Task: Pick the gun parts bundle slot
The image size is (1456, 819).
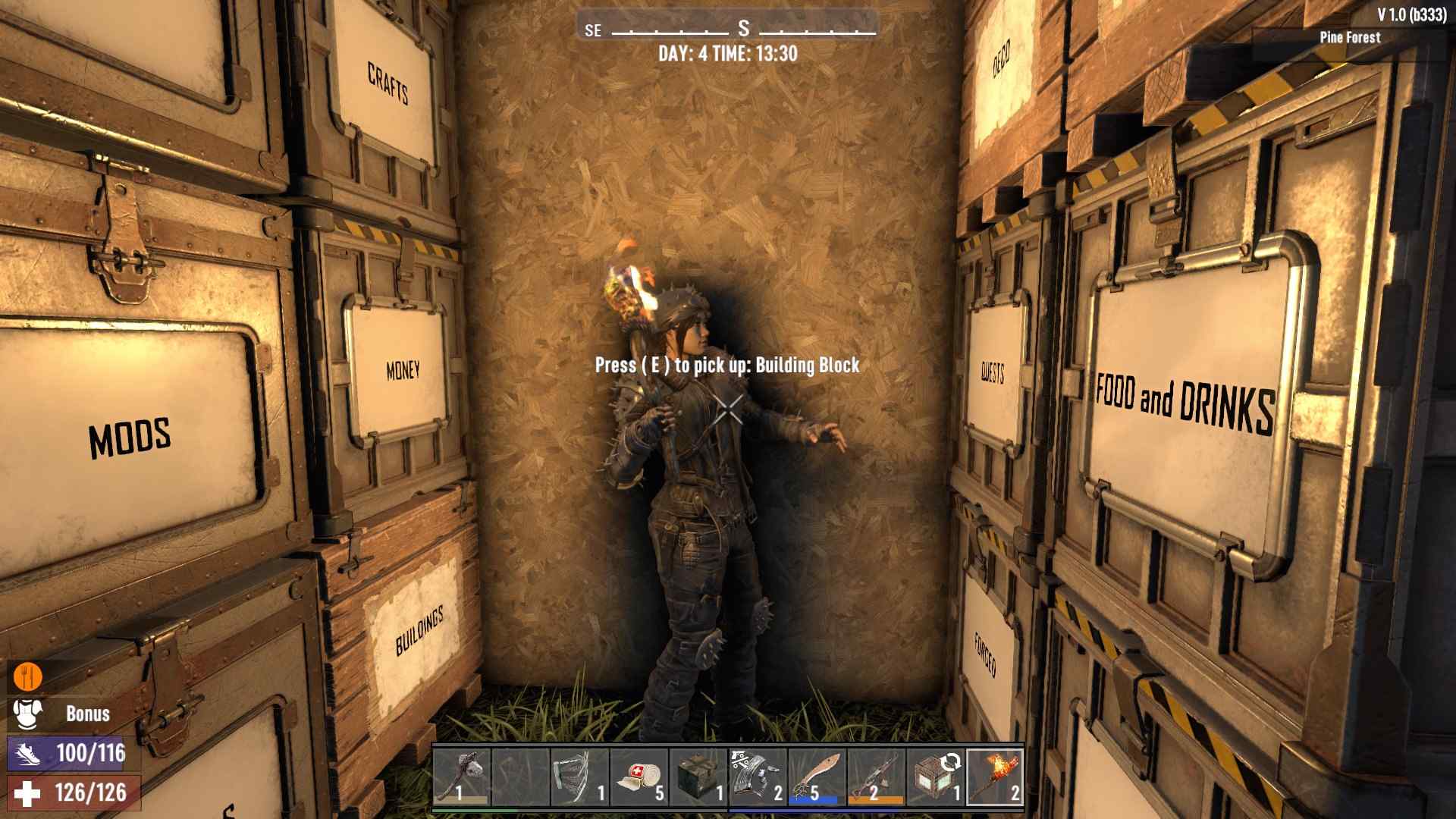Action: 758,776
